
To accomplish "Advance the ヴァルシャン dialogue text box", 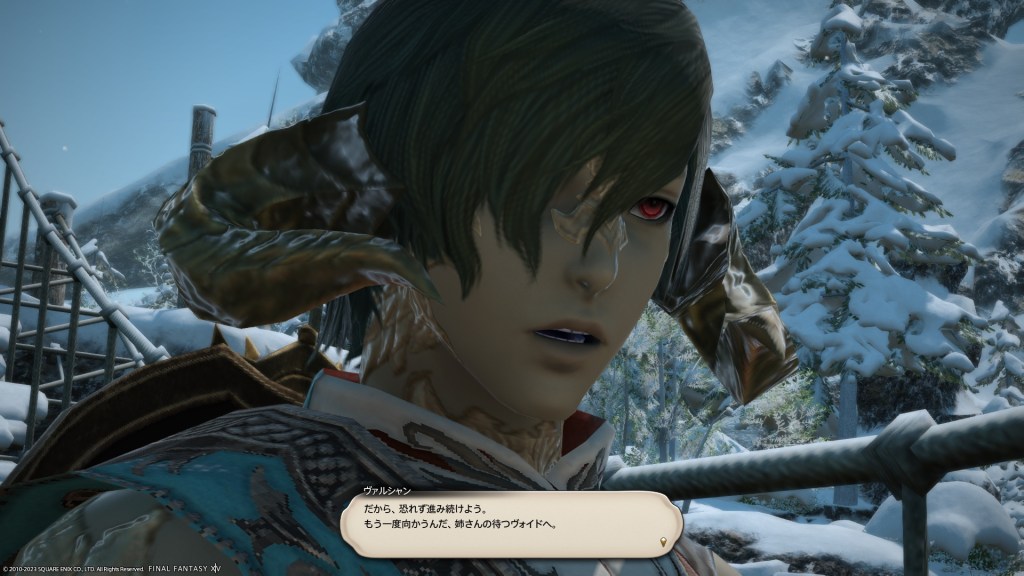I will (x=510, y=524).
